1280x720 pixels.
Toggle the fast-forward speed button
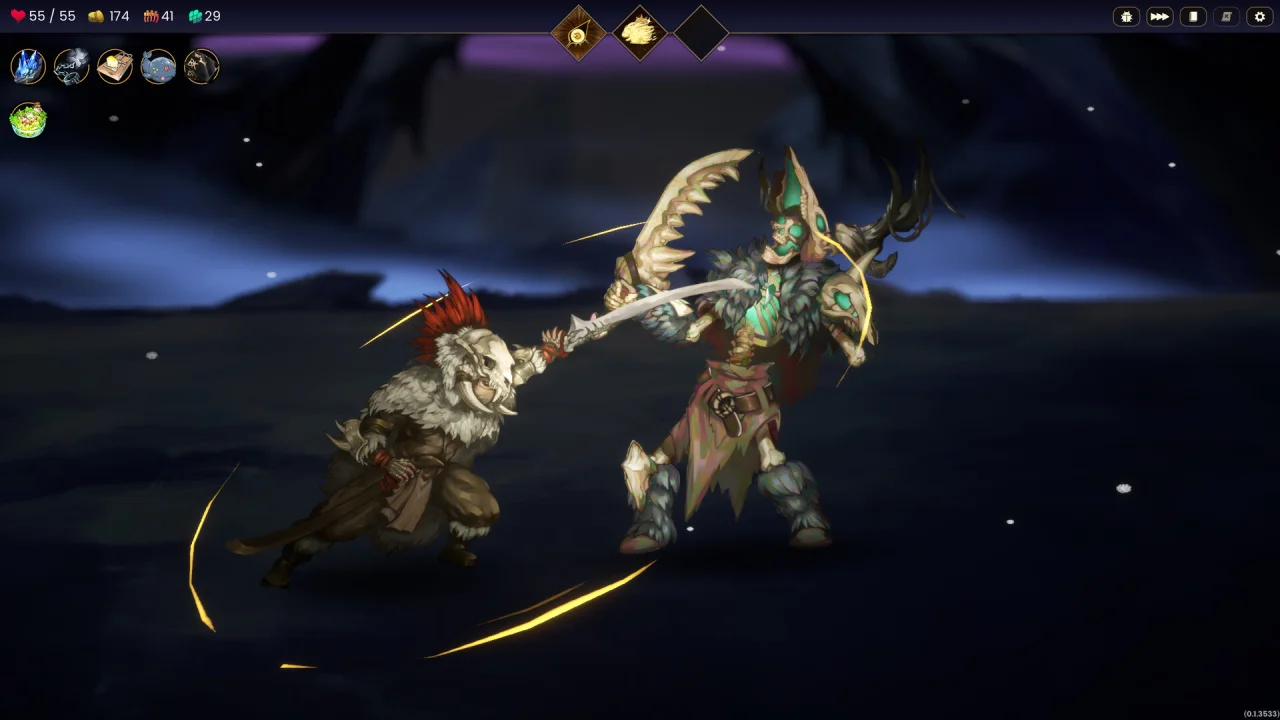click(x=1159, y=17)
